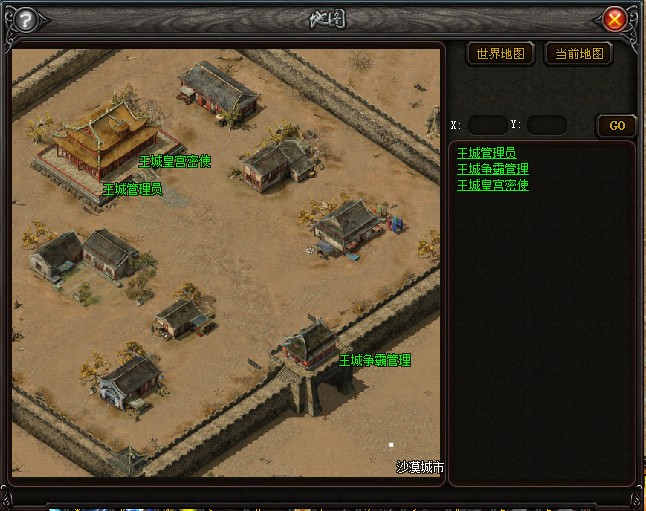The height and width of the screenshot is (511, 646).
Task: Click the X coordinate input field
Action: [487, 125]
